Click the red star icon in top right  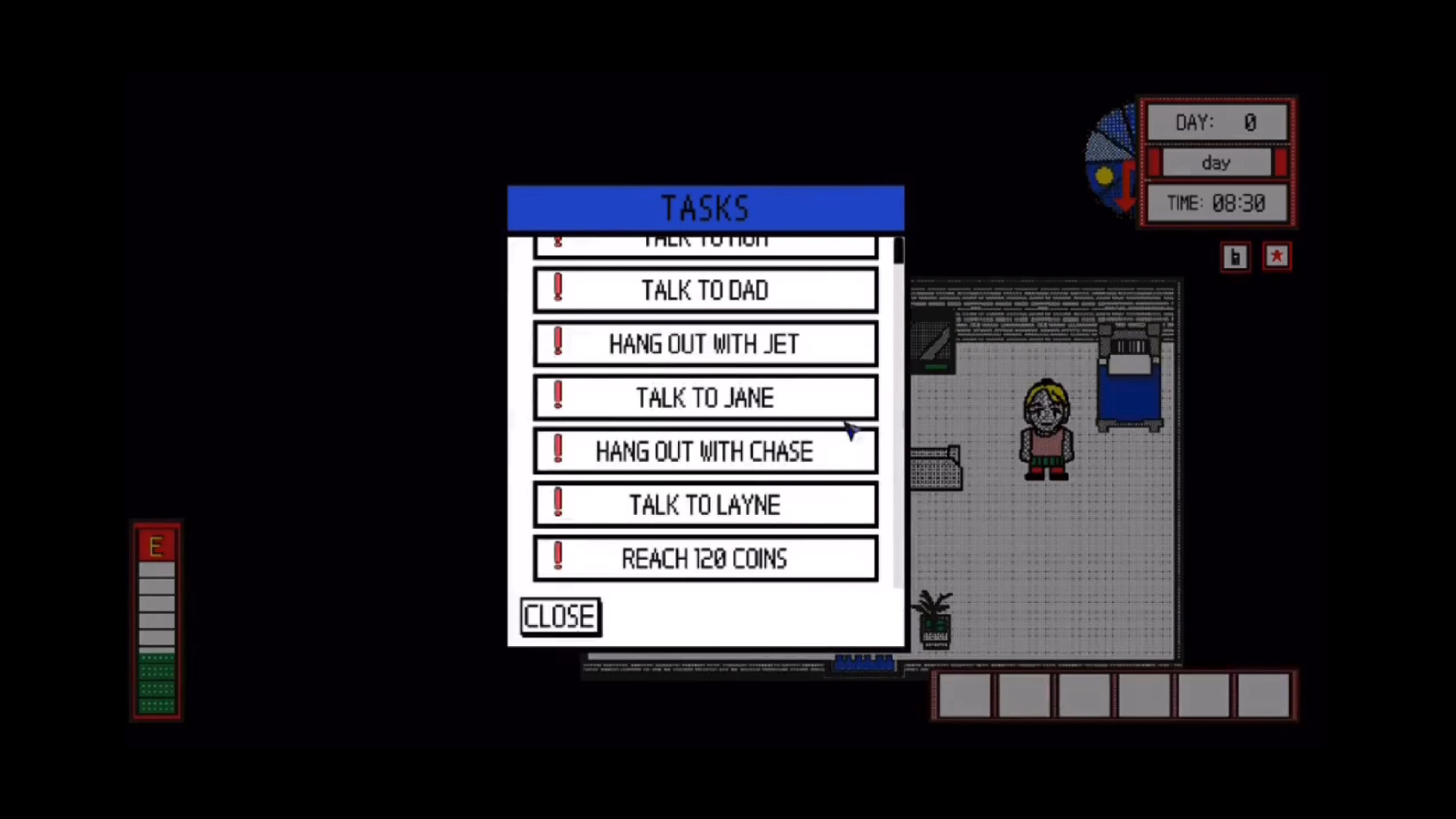[x=1277, y=257]
